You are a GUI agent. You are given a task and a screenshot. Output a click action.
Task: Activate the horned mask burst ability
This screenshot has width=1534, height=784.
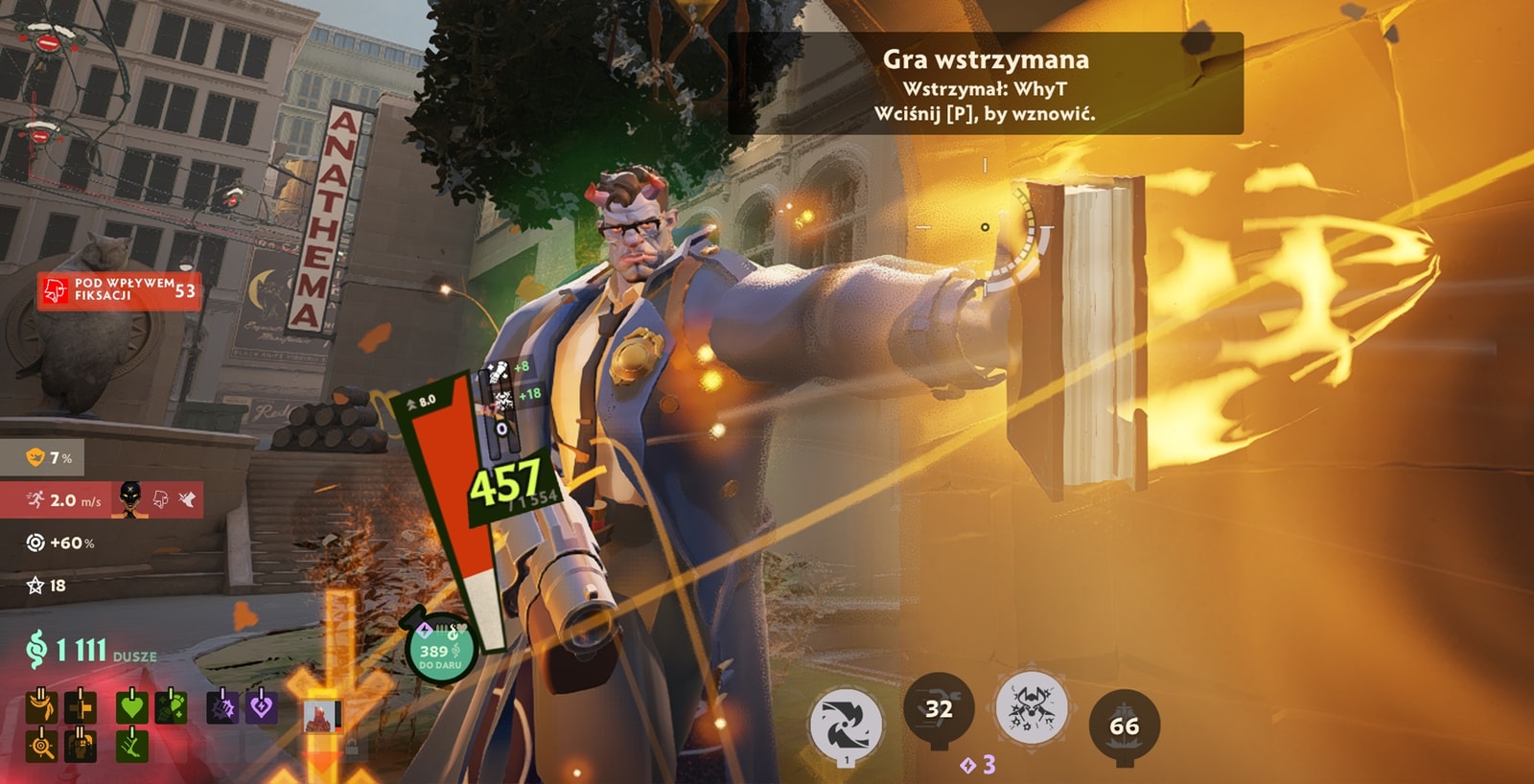[1031, 709]
